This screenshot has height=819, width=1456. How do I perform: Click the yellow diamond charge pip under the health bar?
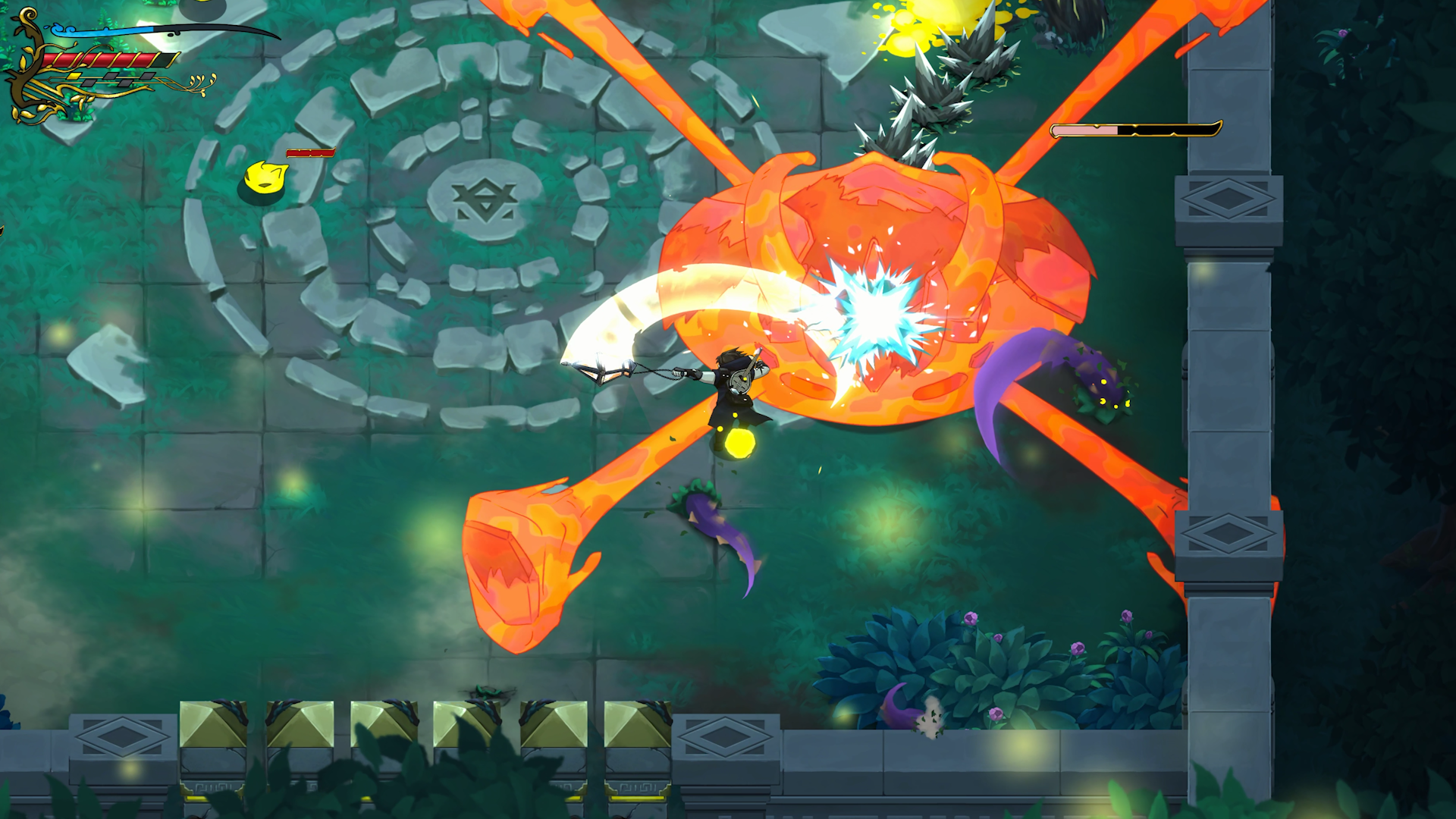tap(74, 77)
